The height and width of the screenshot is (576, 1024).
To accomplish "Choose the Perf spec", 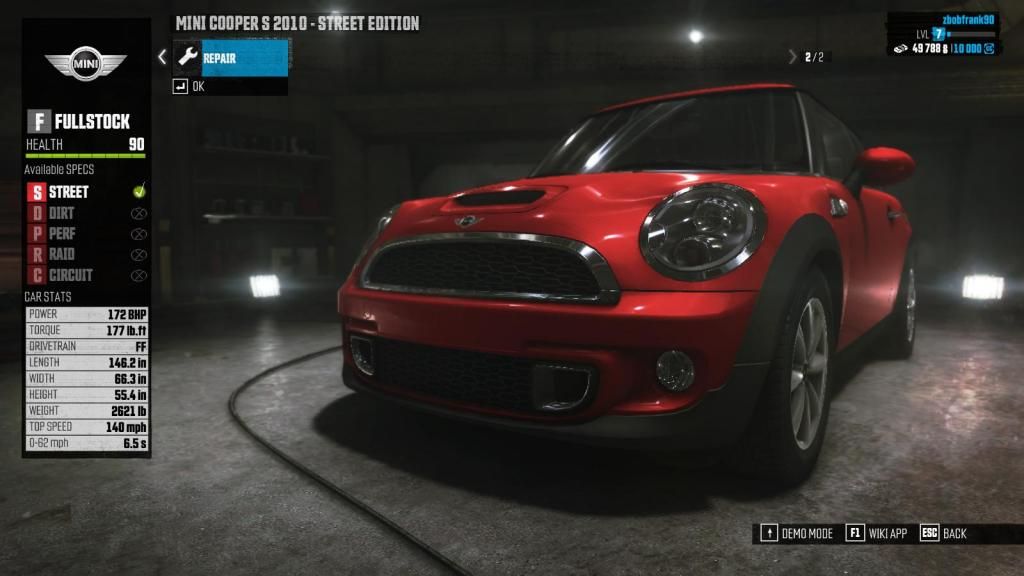I will (x=62, y=234).
